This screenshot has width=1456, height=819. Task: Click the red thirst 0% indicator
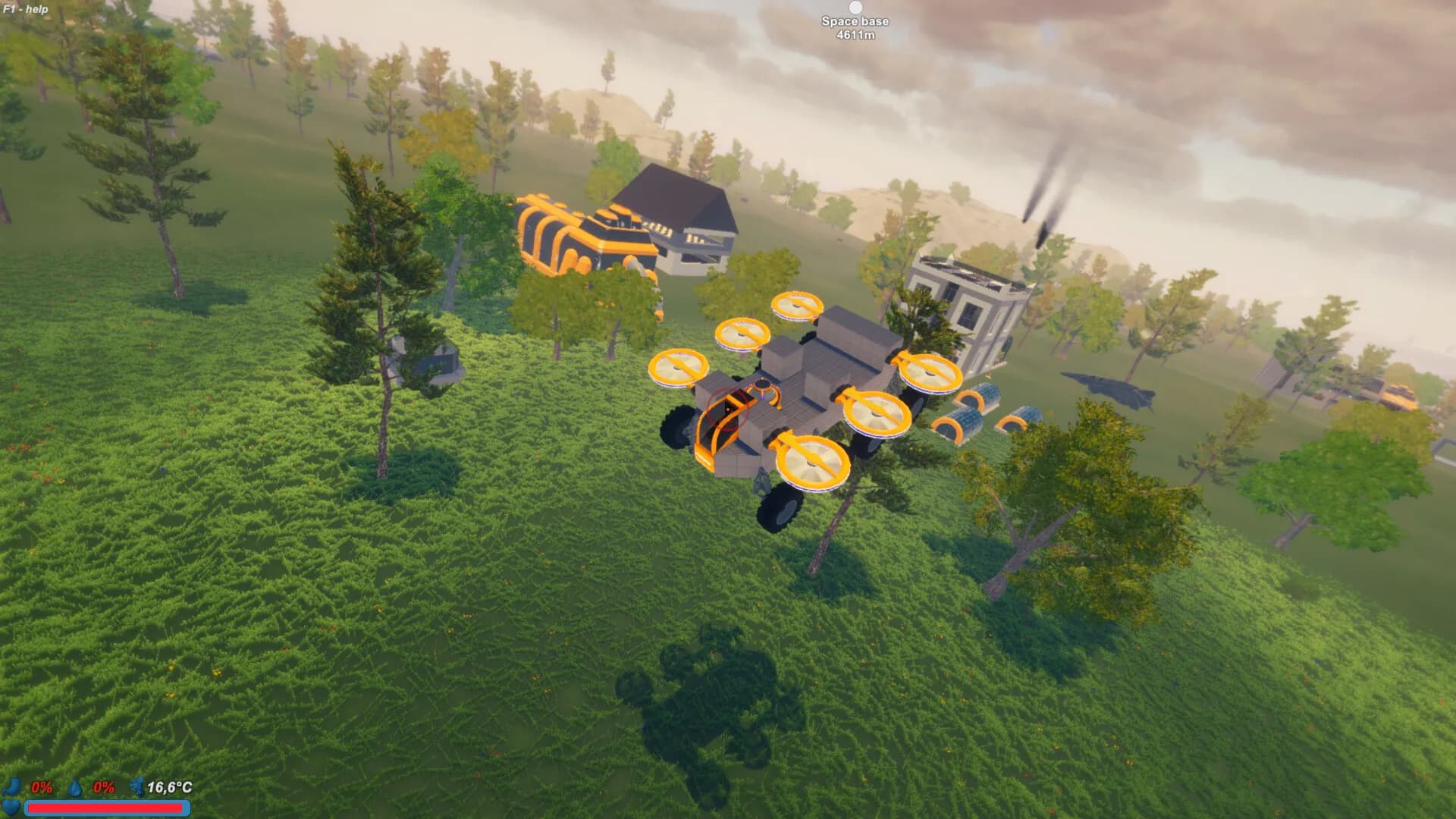pos(103,788)
